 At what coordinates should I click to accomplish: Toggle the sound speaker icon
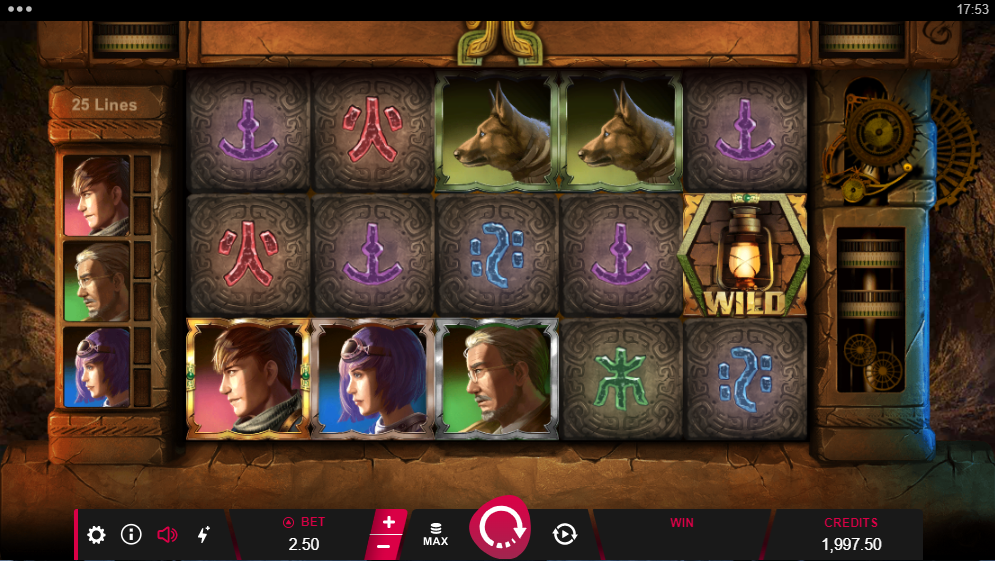click(167, 535)
